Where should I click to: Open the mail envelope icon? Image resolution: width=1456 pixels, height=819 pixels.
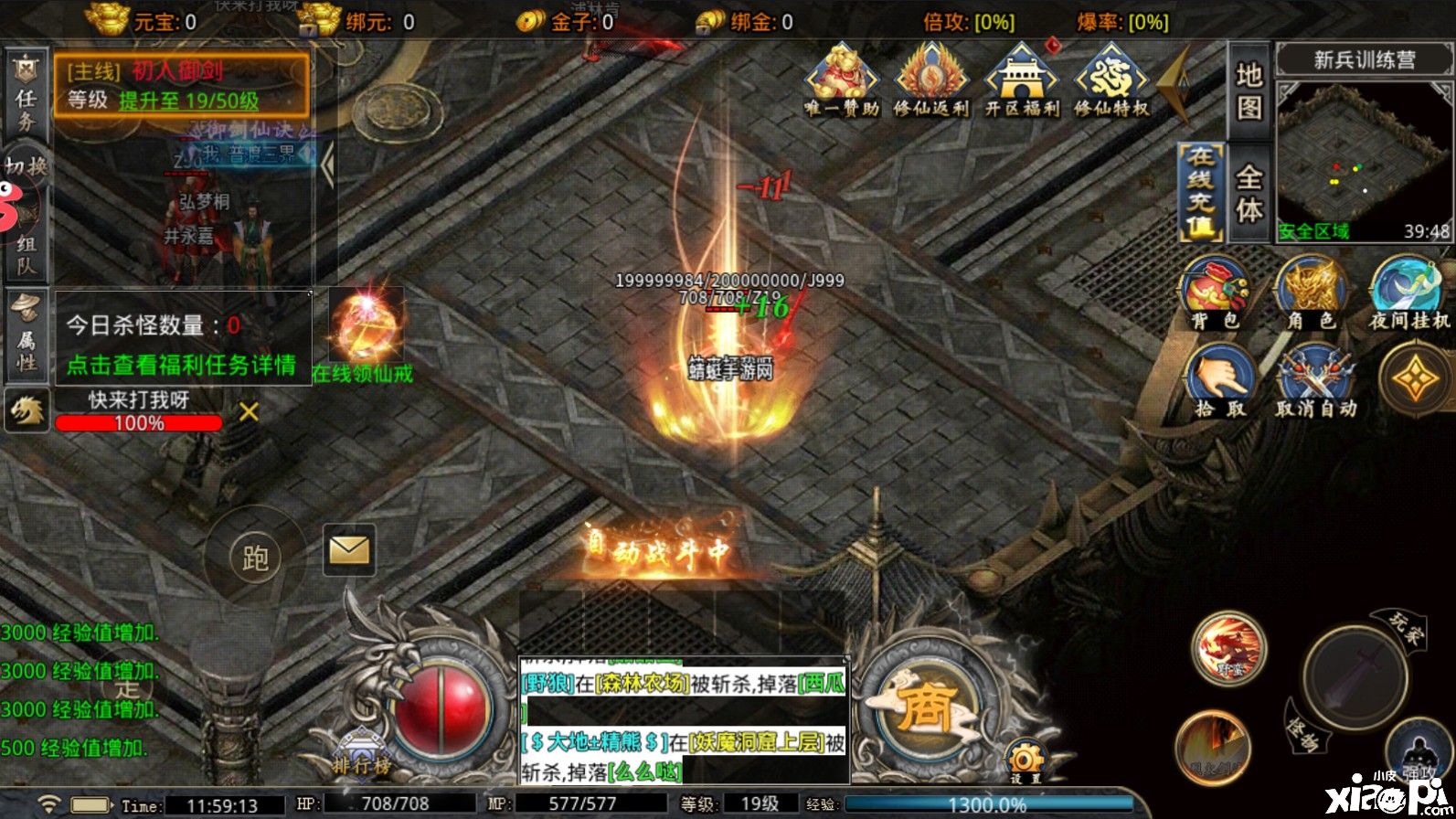[x=349, y=549]
